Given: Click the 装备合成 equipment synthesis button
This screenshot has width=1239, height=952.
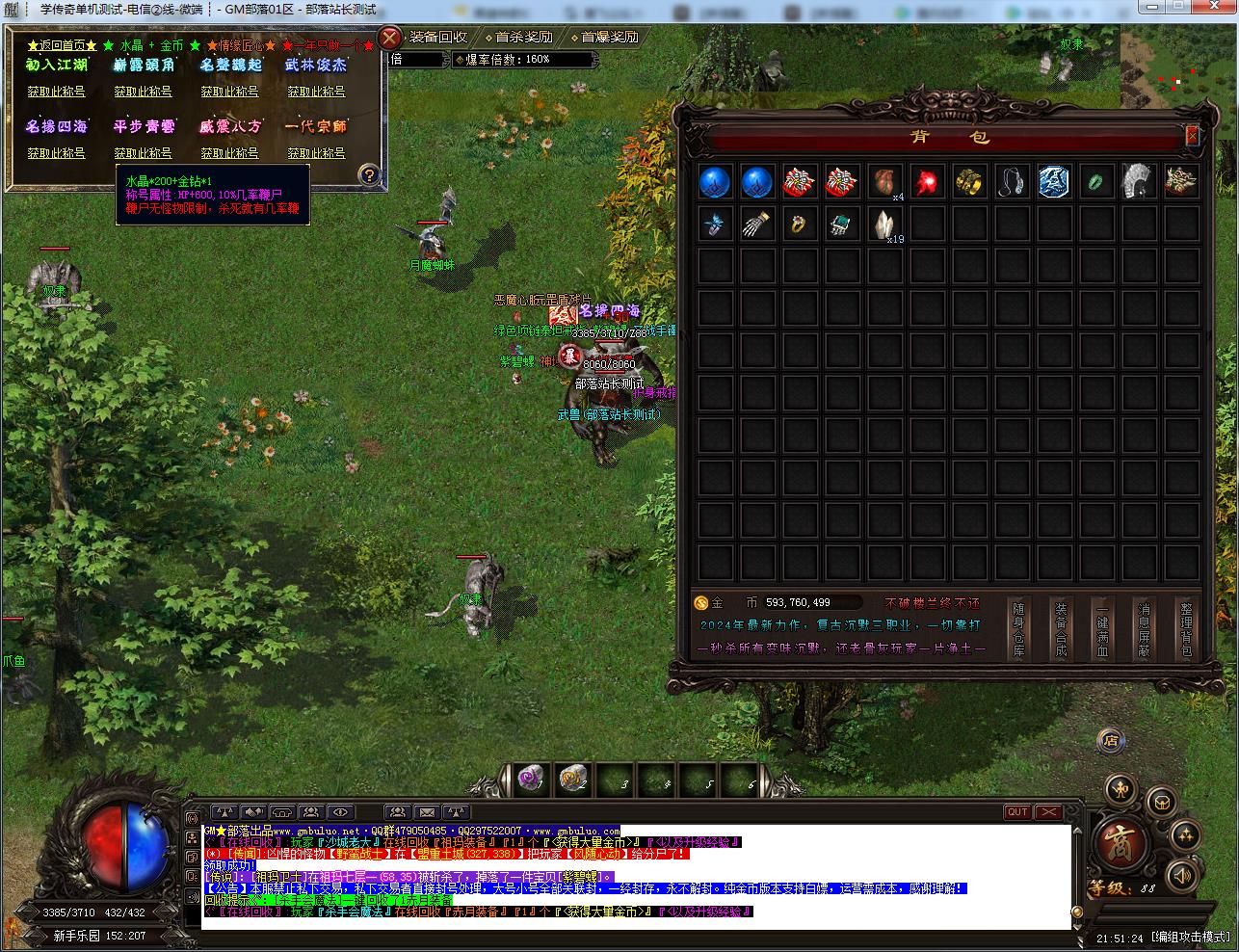Looking at the screenshot, I should tap(1061, 629).
